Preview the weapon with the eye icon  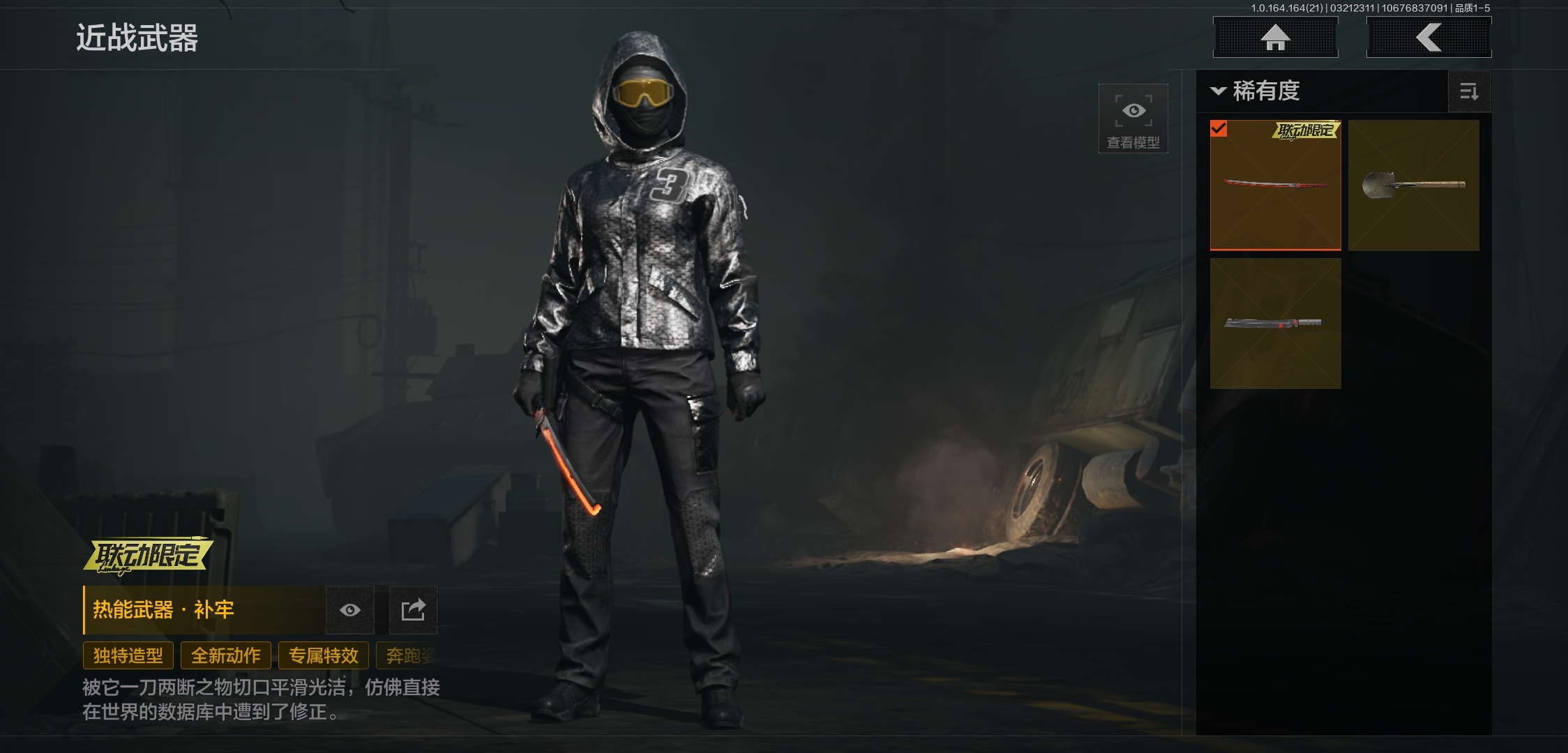pos(350,610)
